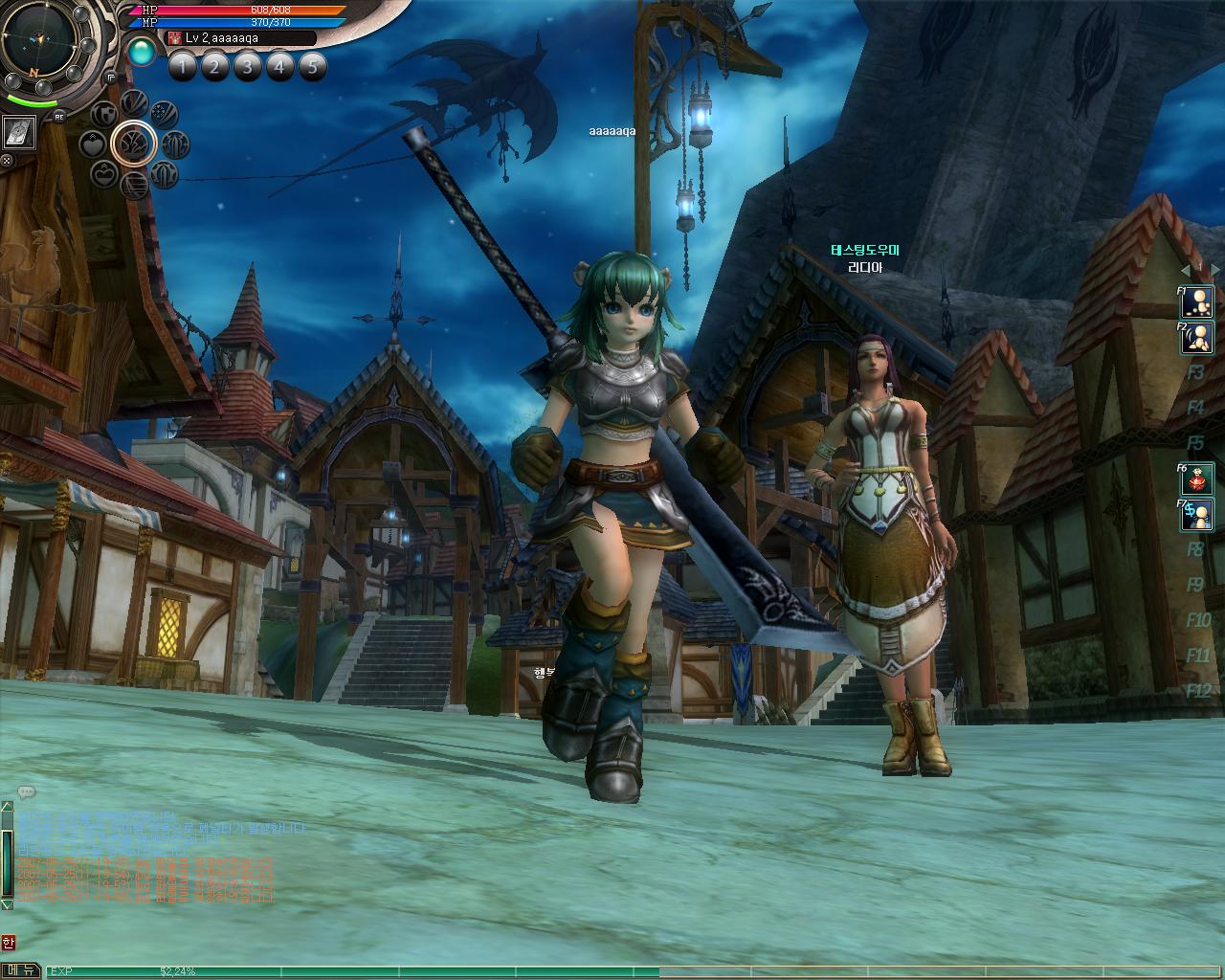1225x980 pixels.
Task: Click the glowing teal orb
Action: pos(142,51)
